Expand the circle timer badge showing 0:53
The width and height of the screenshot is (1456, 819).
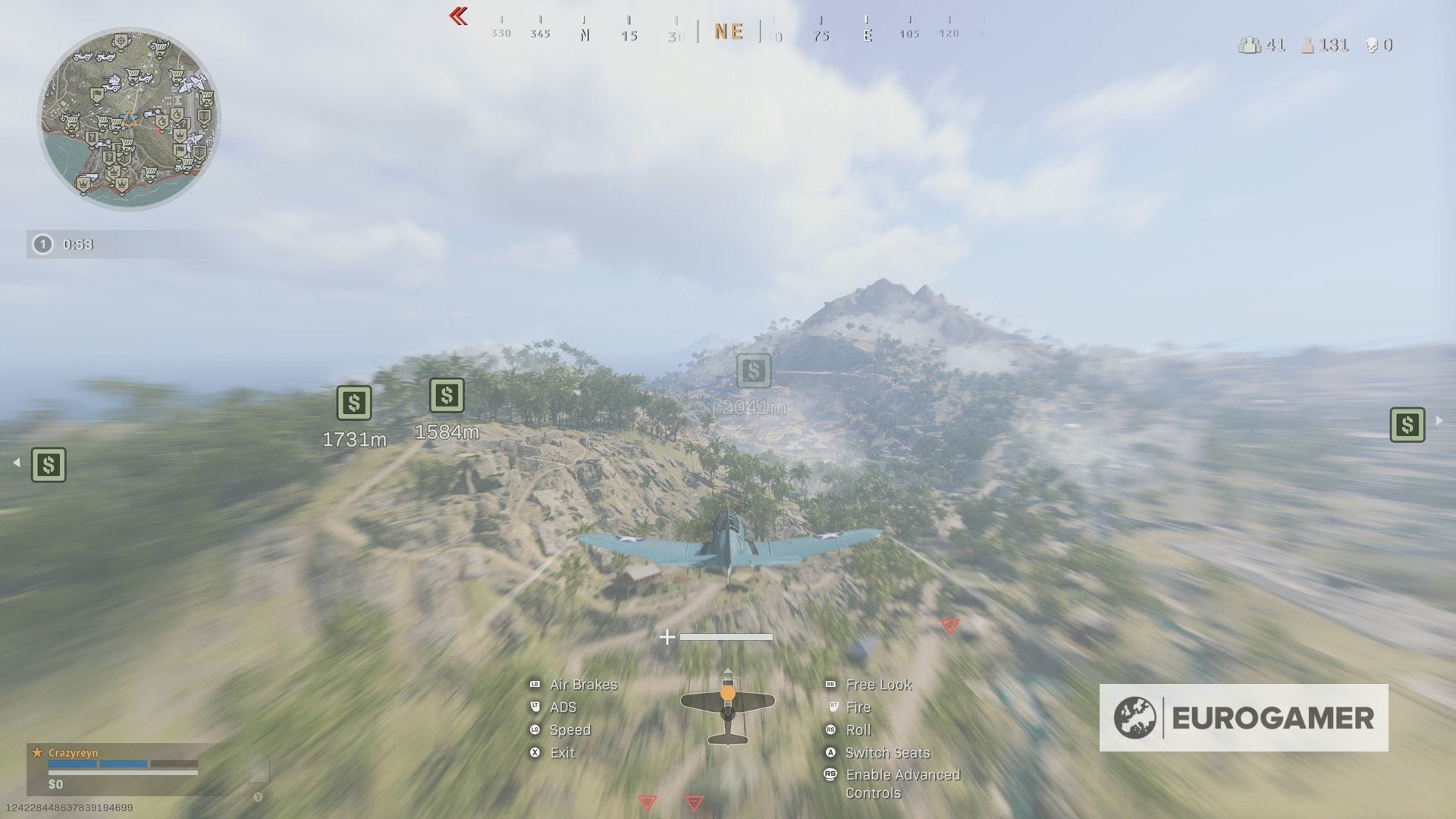click(43, 244)
